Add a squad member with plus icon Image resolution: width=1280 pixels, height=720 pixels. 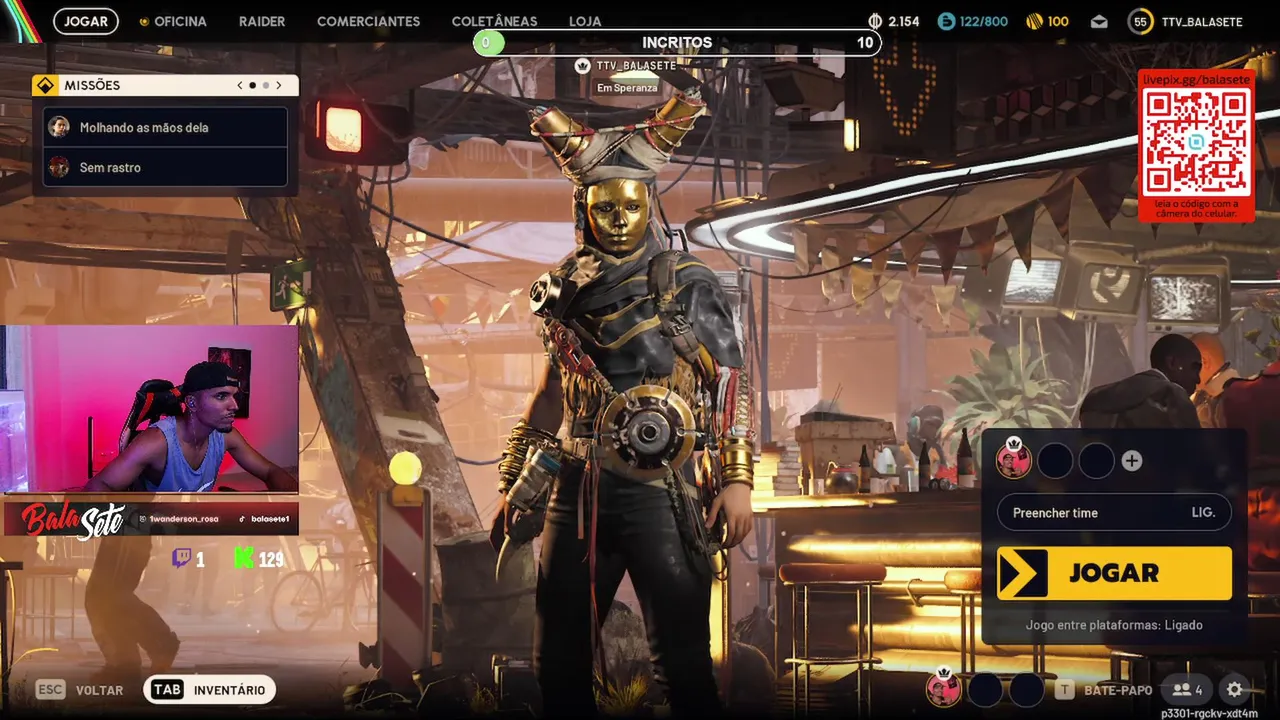[x=1132, y=461]
